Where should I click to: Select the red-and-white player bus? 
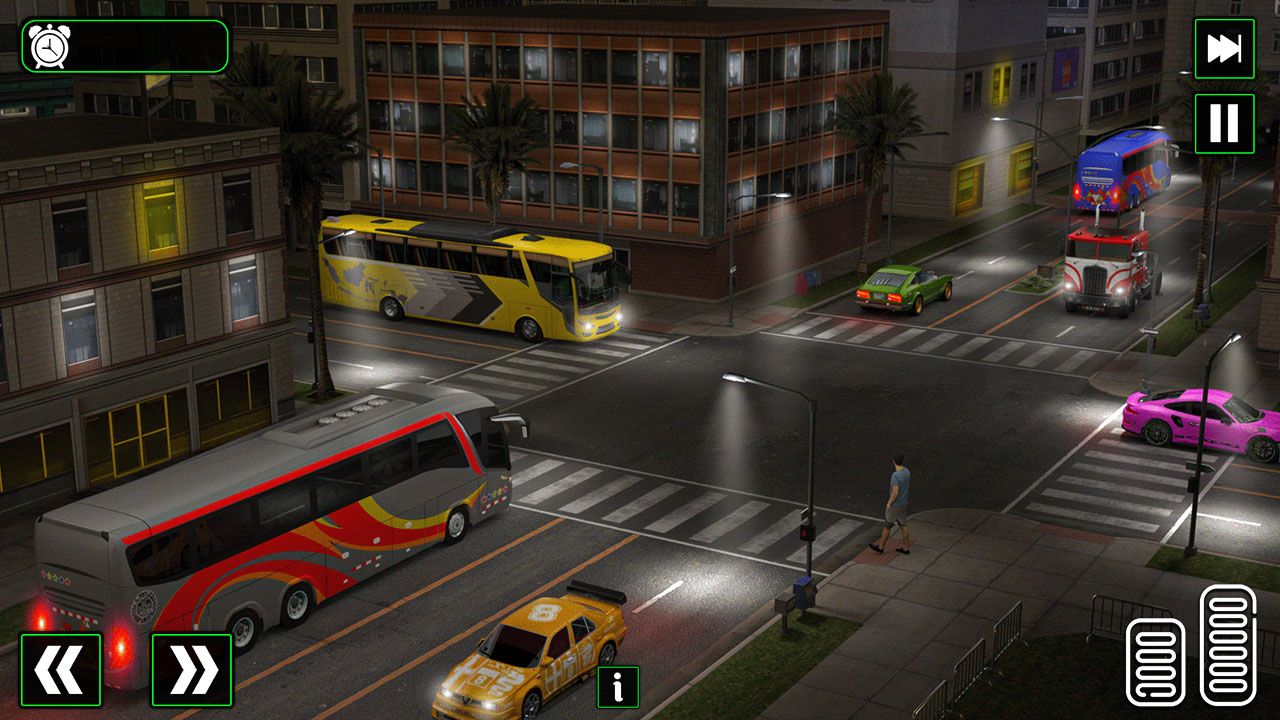point(280,510)
